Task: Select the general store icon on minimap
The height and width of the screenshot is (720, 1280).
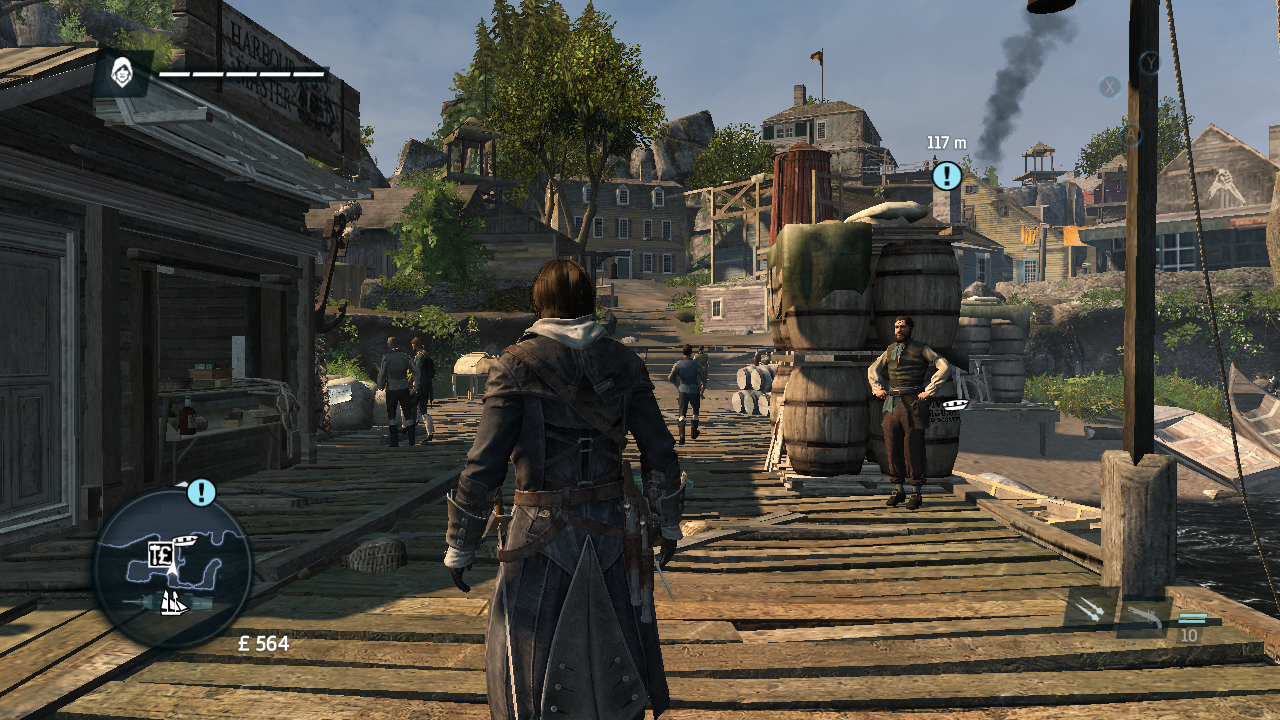Action: click(x=159, y=556)
